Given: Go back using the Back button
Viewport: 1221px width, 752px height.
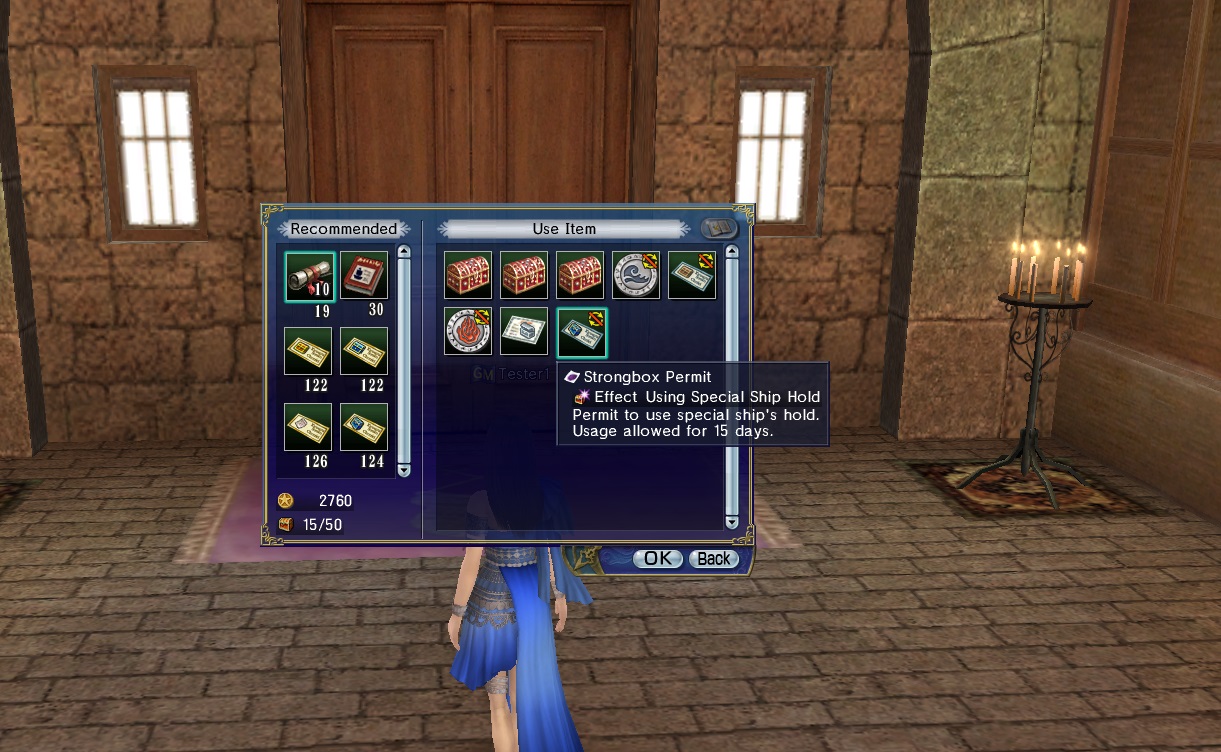Looking at the screenshot, I should tap(713, 559).
